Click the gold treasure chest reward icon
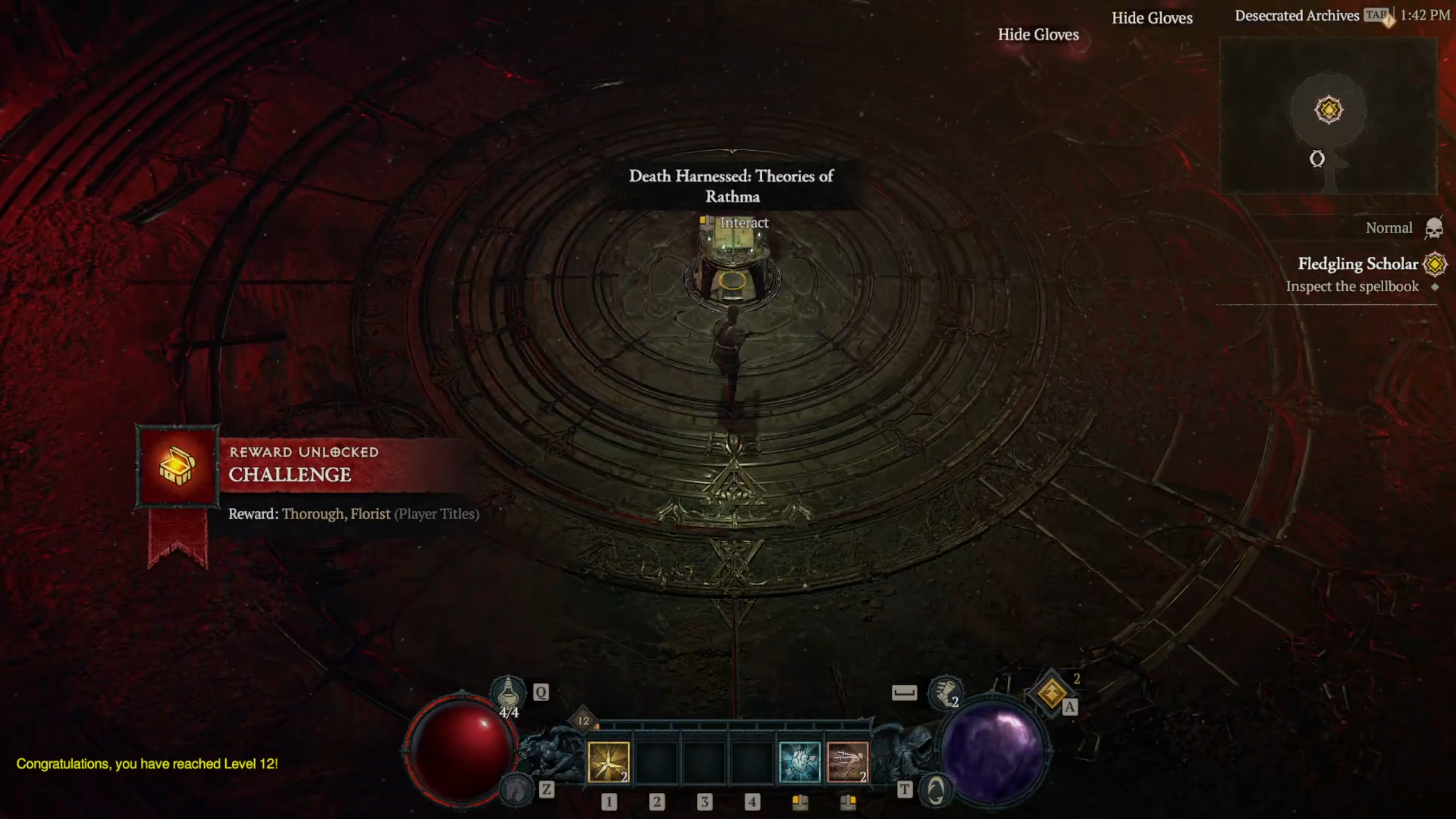This screenshot has height=819, width=1456. point(177,465)
